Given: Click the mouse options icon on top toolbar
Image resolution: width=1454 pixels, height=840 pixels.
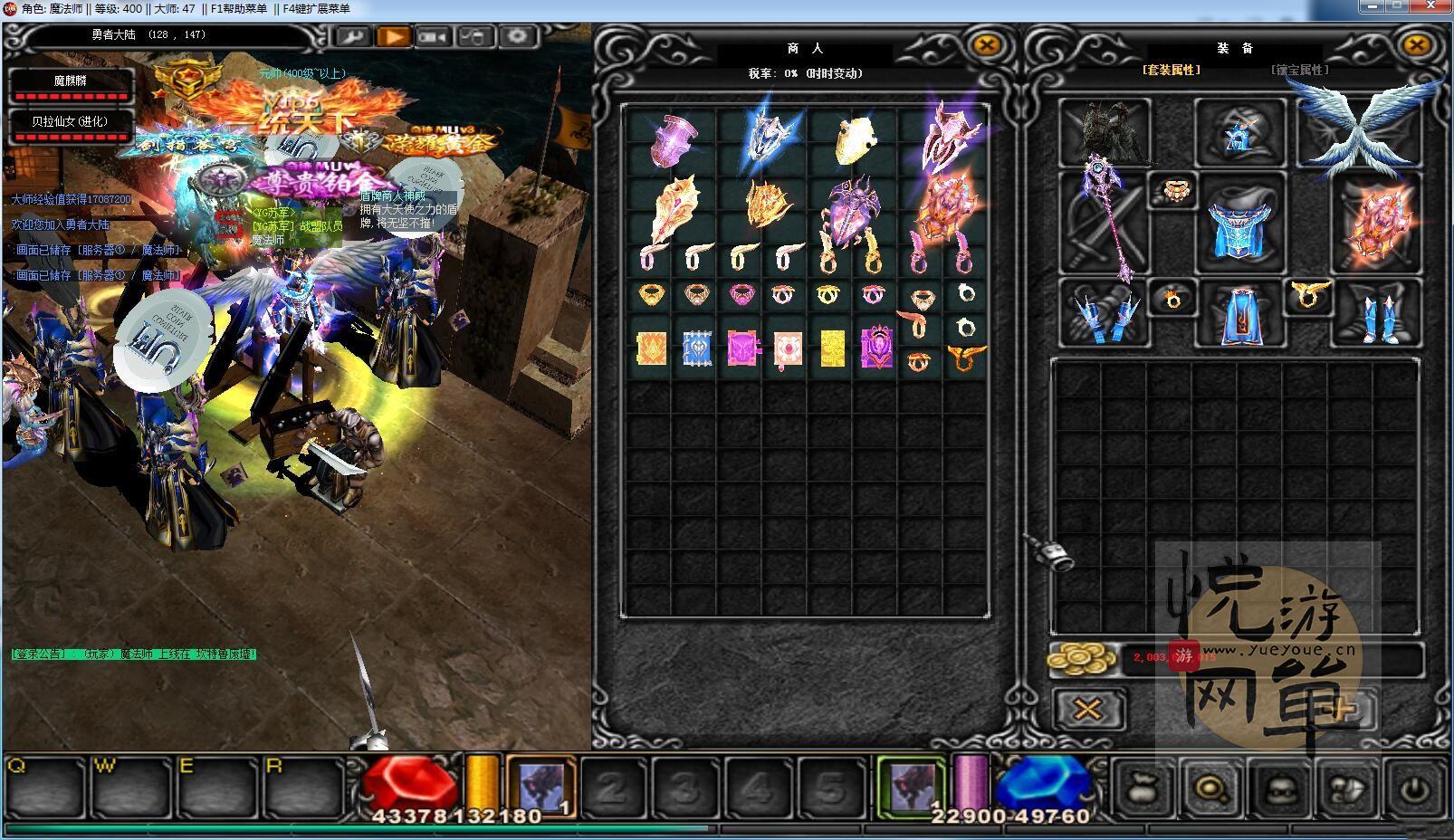Looking at the screenshot, I should (x=471, y=36).
